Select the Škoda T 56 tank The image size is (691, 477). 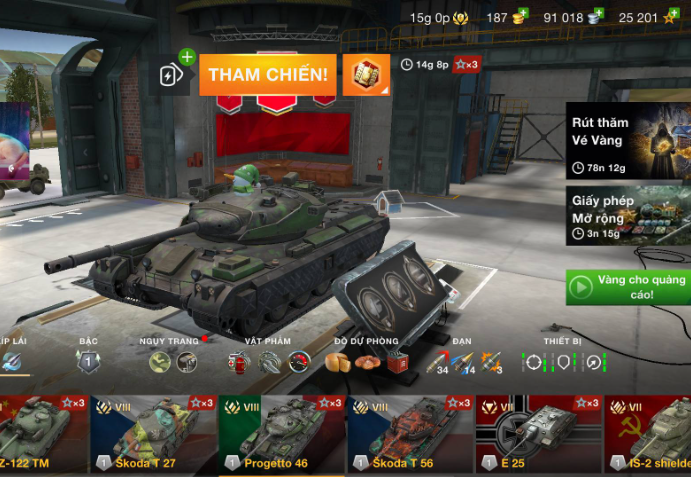point(410,435)
